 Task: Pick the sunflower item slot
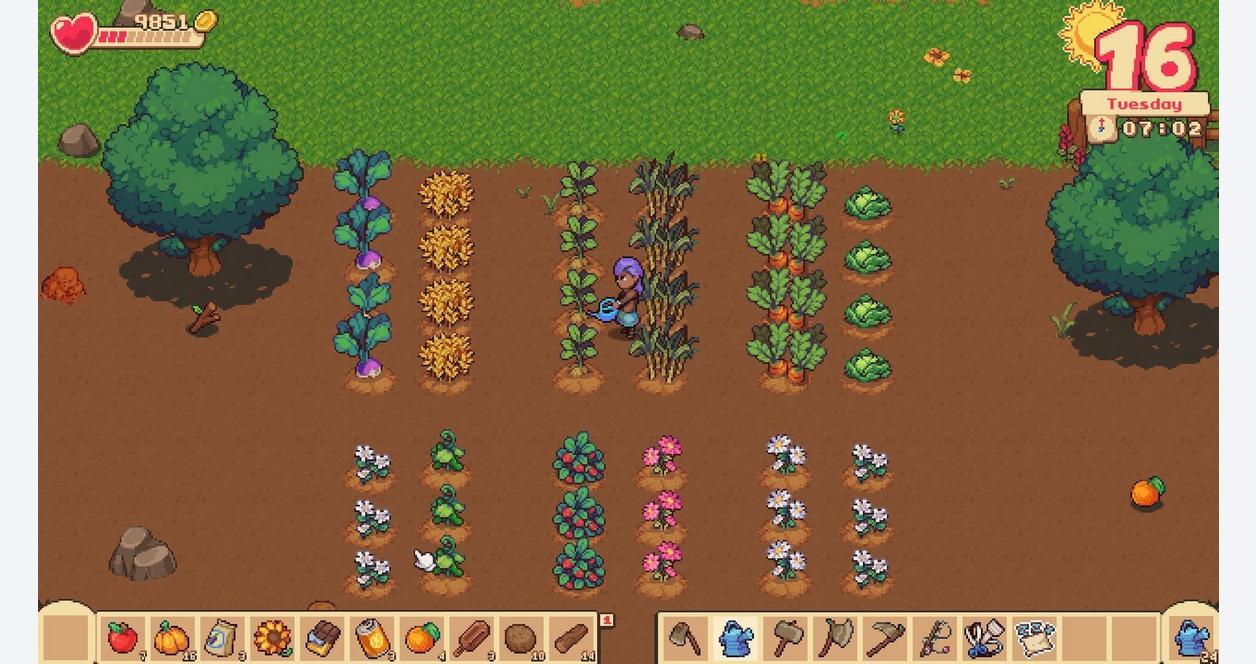click(x=272, y=638)
